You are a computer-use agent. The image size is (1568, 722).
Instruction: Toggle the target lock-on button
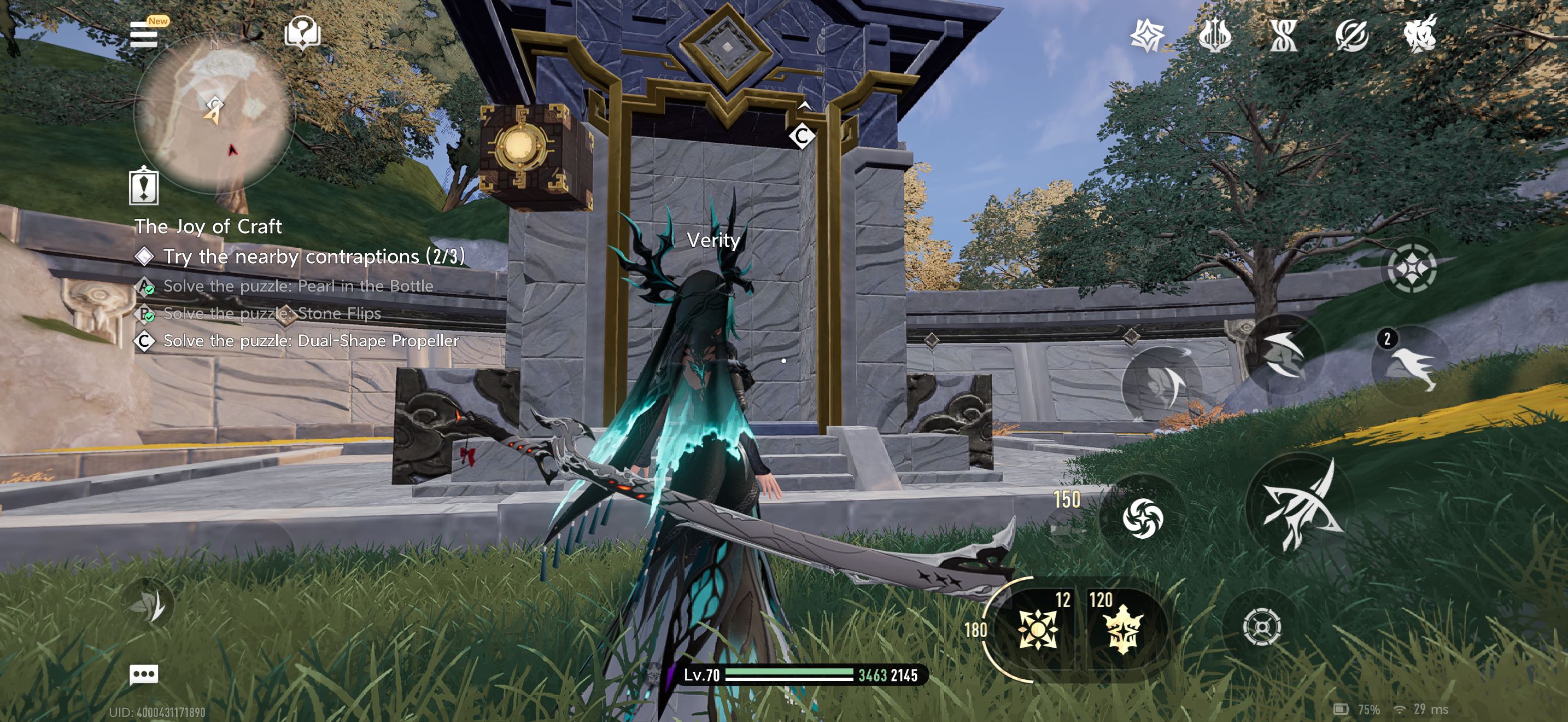tap(1261, 627)
